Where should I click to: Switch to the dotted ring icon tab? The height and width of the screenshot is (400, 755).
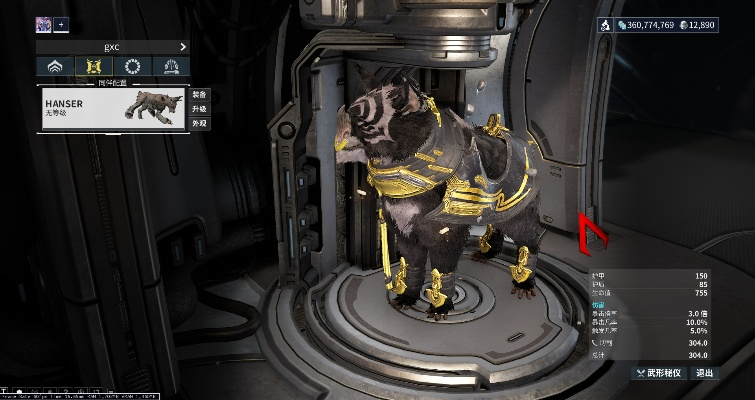(x=132, y=68)
